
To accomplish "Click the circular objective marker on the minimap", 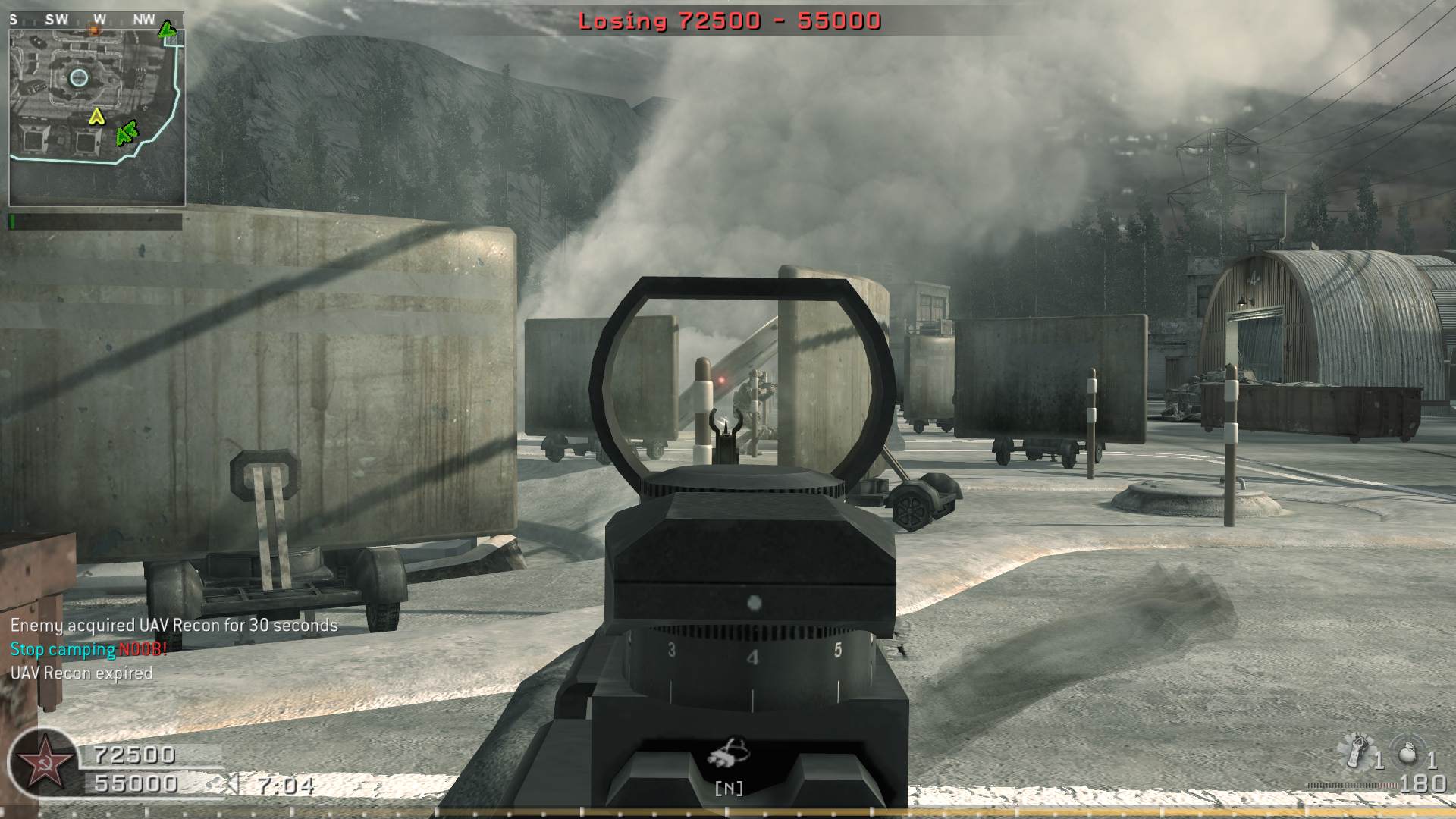I will [79, 77].
